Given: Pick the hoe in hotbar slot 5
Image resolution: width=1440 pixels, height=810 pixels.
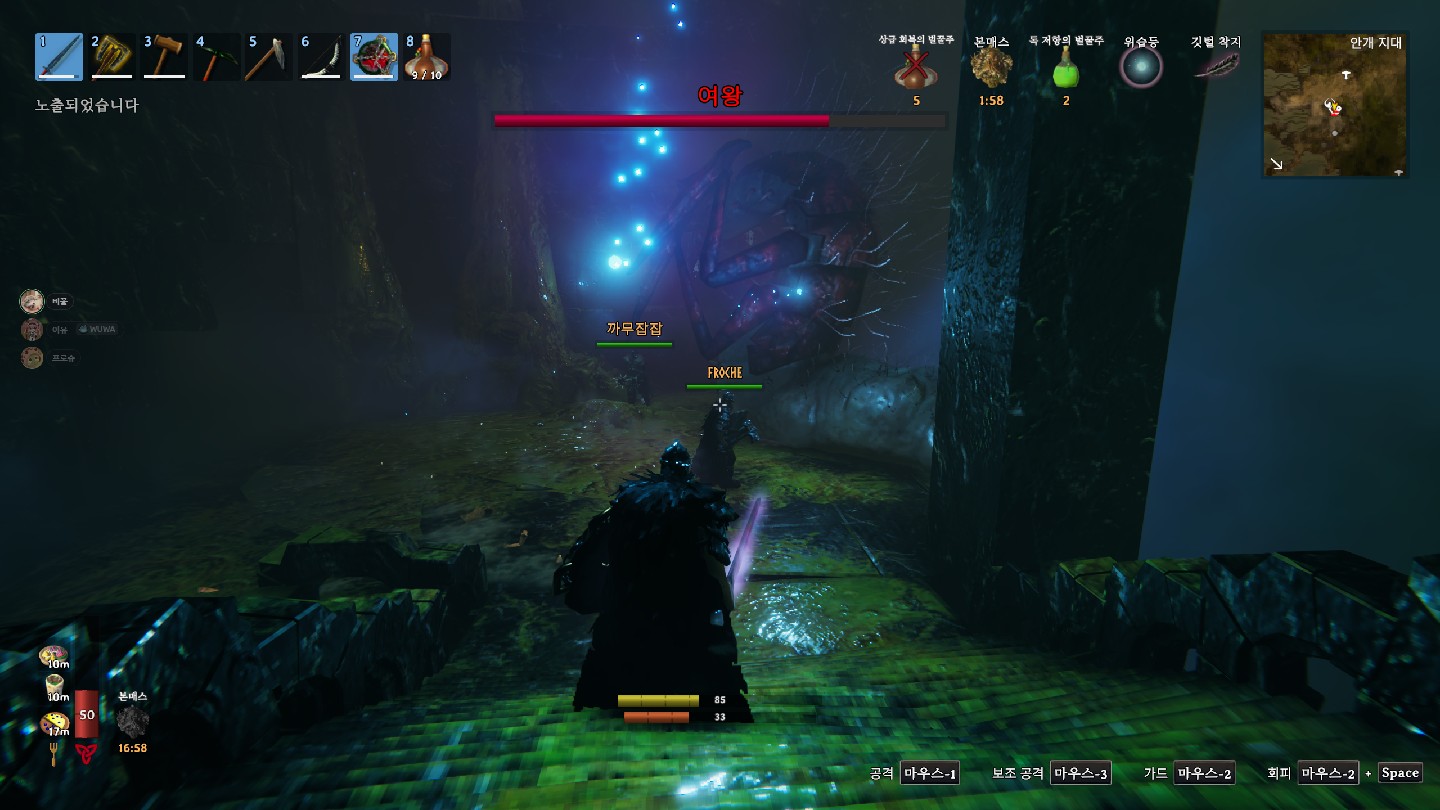Looking at the screenshot, I should click(270, 57).
